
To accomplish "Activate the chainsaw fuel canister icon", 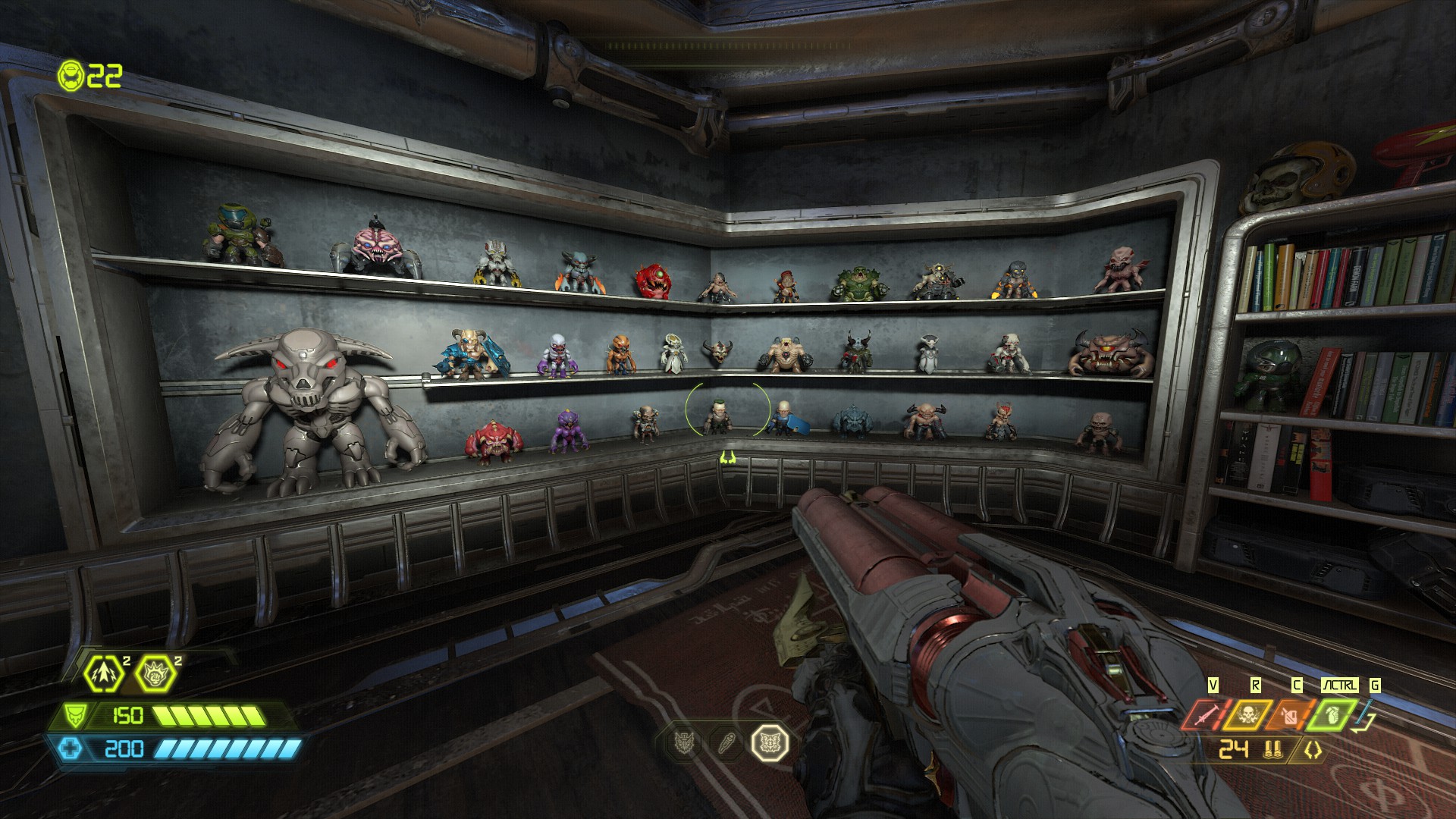I will coord(1289,714).
